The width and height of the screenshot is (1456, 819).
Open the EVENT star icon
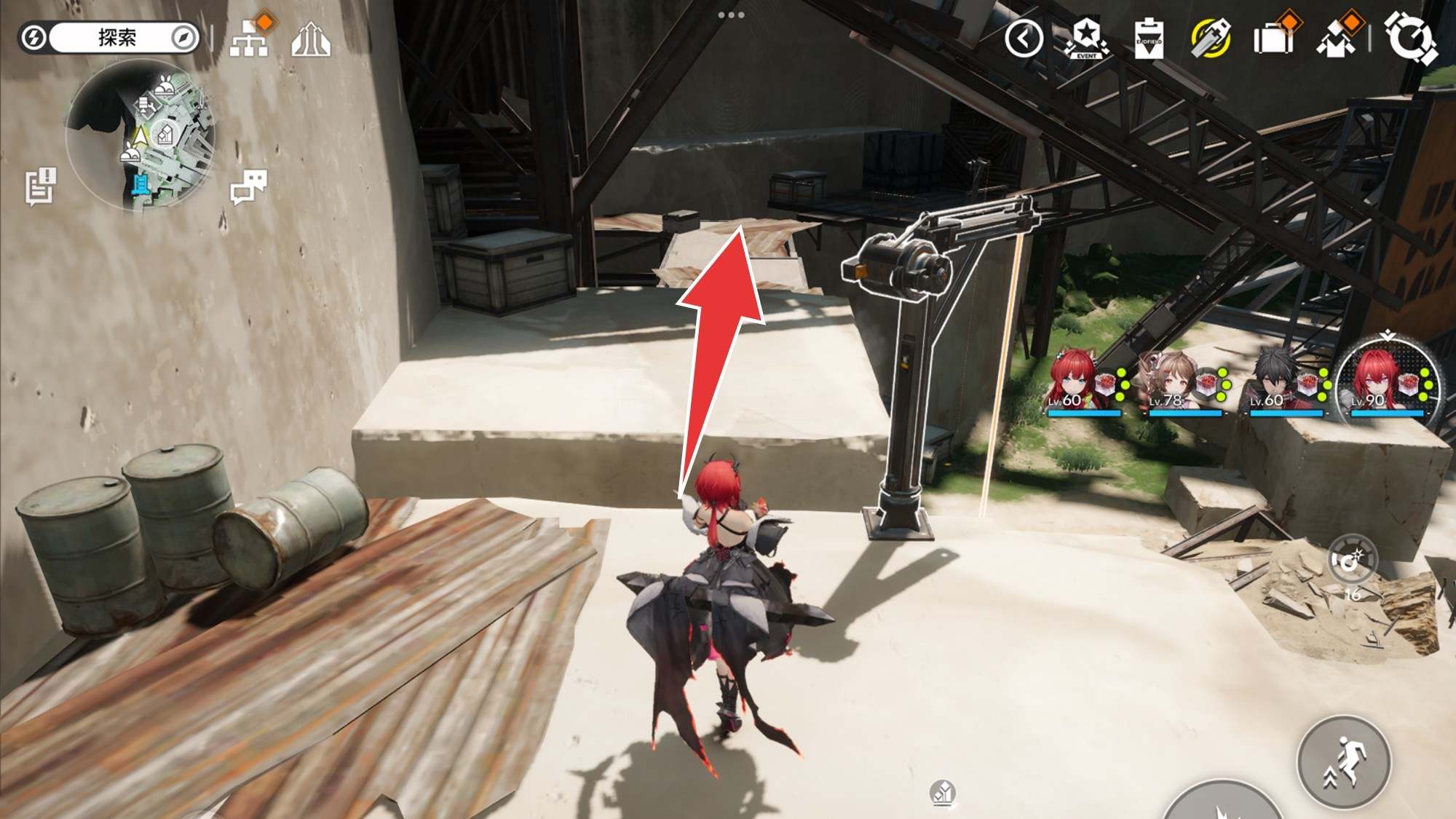[x=1086, y=38]
